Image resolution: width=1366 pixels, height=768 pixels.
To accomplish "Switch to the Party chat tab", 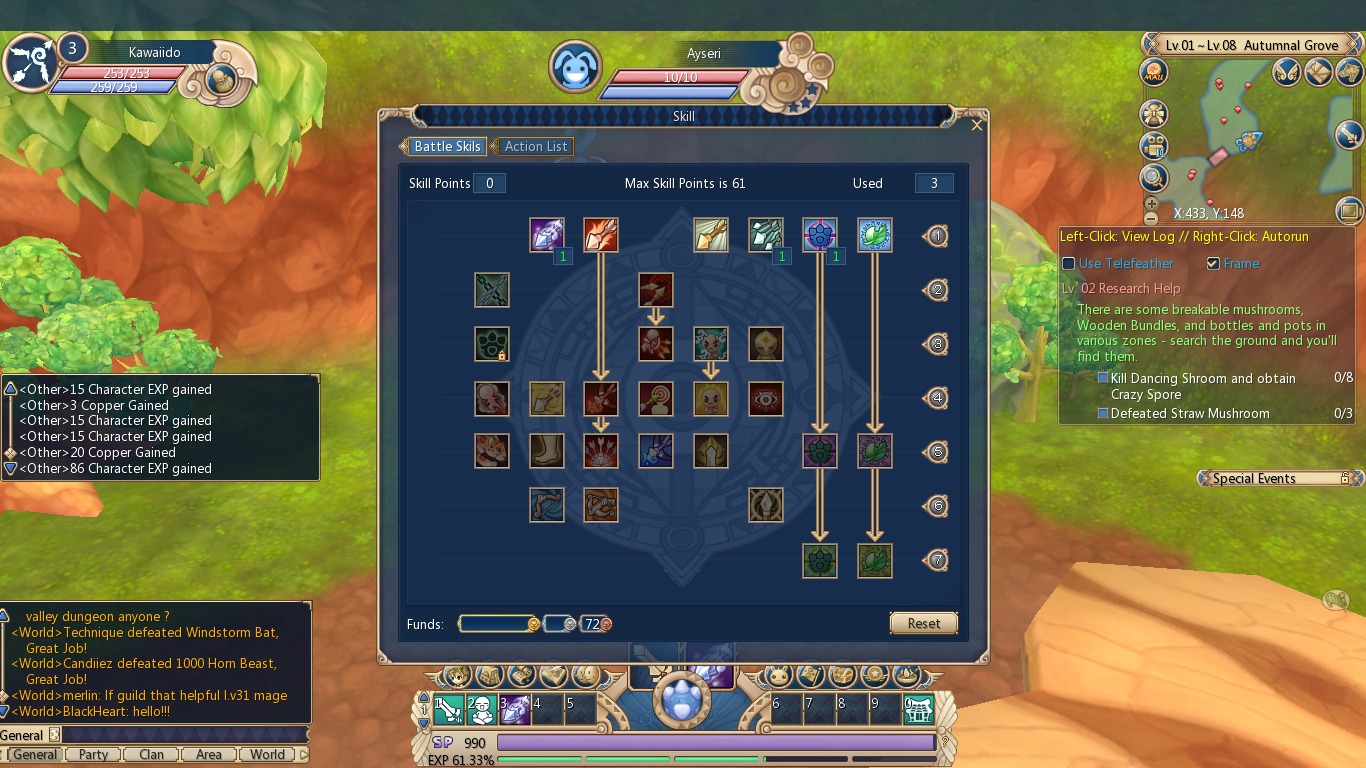I will click(92, 754).
